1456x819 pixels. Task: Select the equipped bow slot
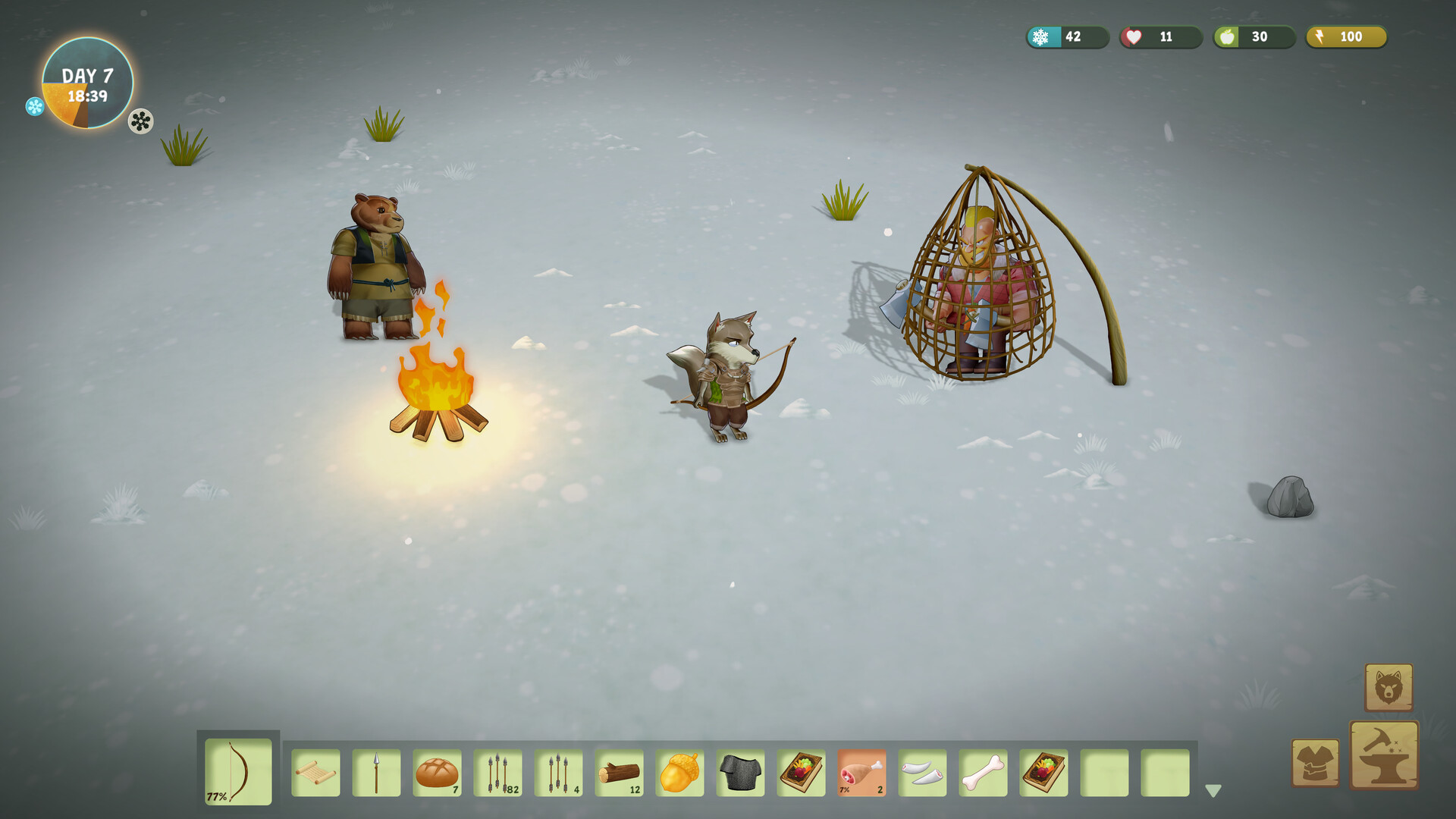click(x=238, y=771)
